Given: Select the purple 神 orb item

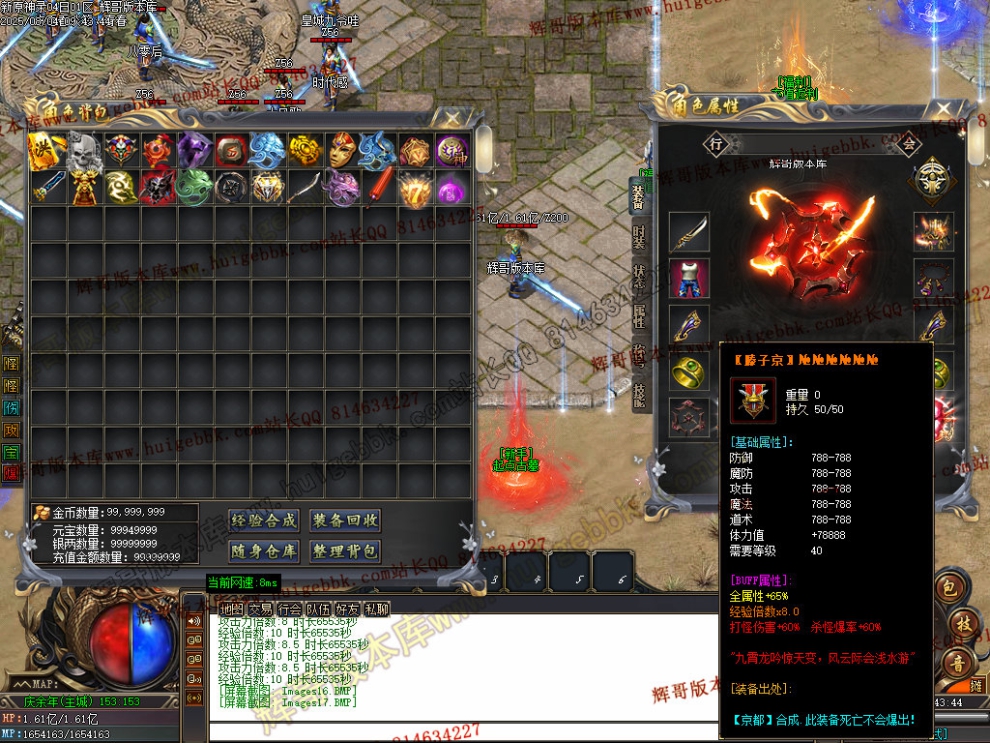Looking at the screenshot, I should [x=452, y=150].
